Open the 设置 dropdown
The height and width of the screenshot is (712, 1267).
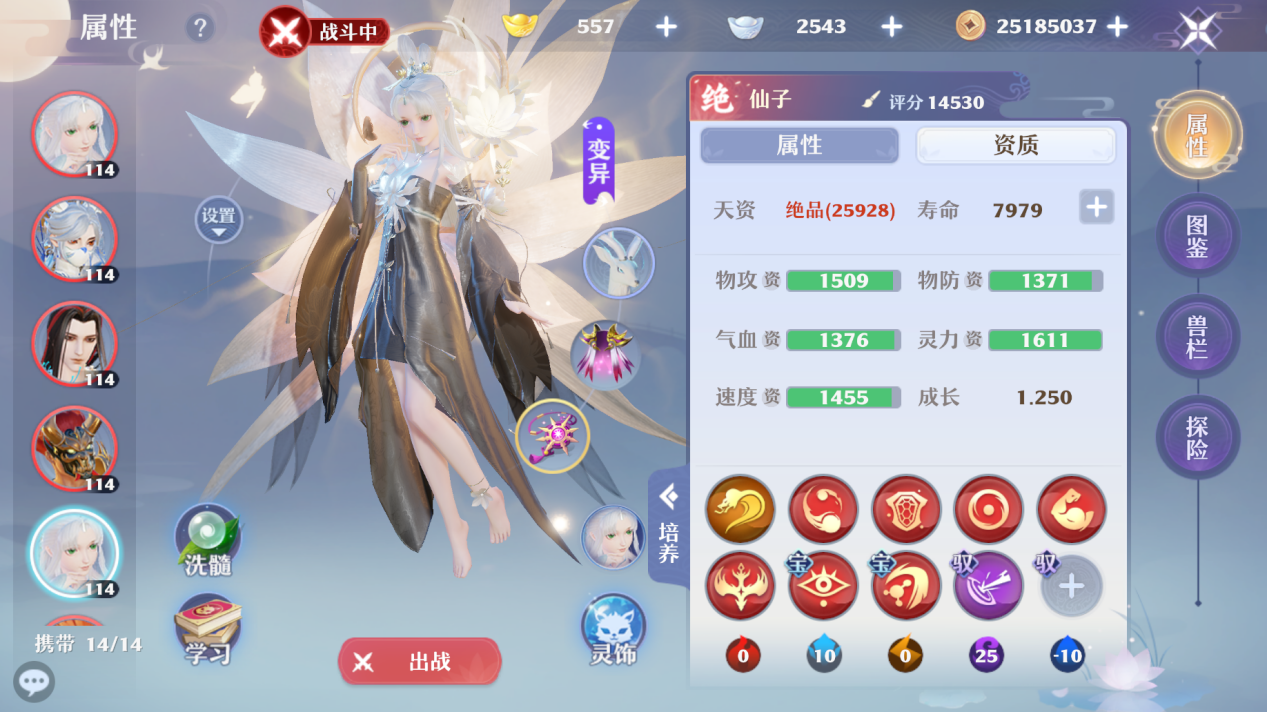click(218, 219)
